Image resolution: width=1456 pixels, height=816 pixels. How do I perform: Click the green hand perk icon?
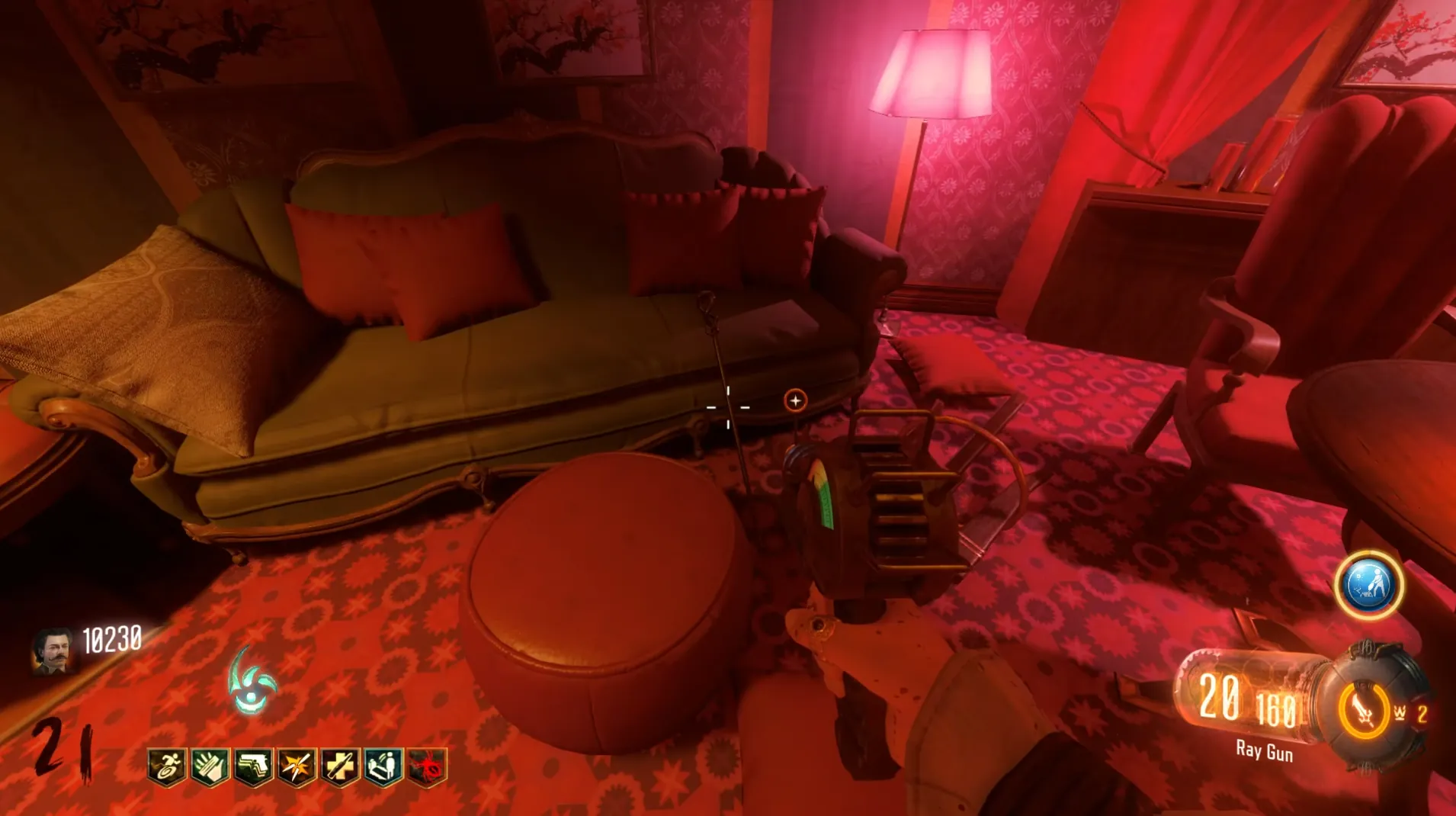pyautogui.click(x=210, y=766)
